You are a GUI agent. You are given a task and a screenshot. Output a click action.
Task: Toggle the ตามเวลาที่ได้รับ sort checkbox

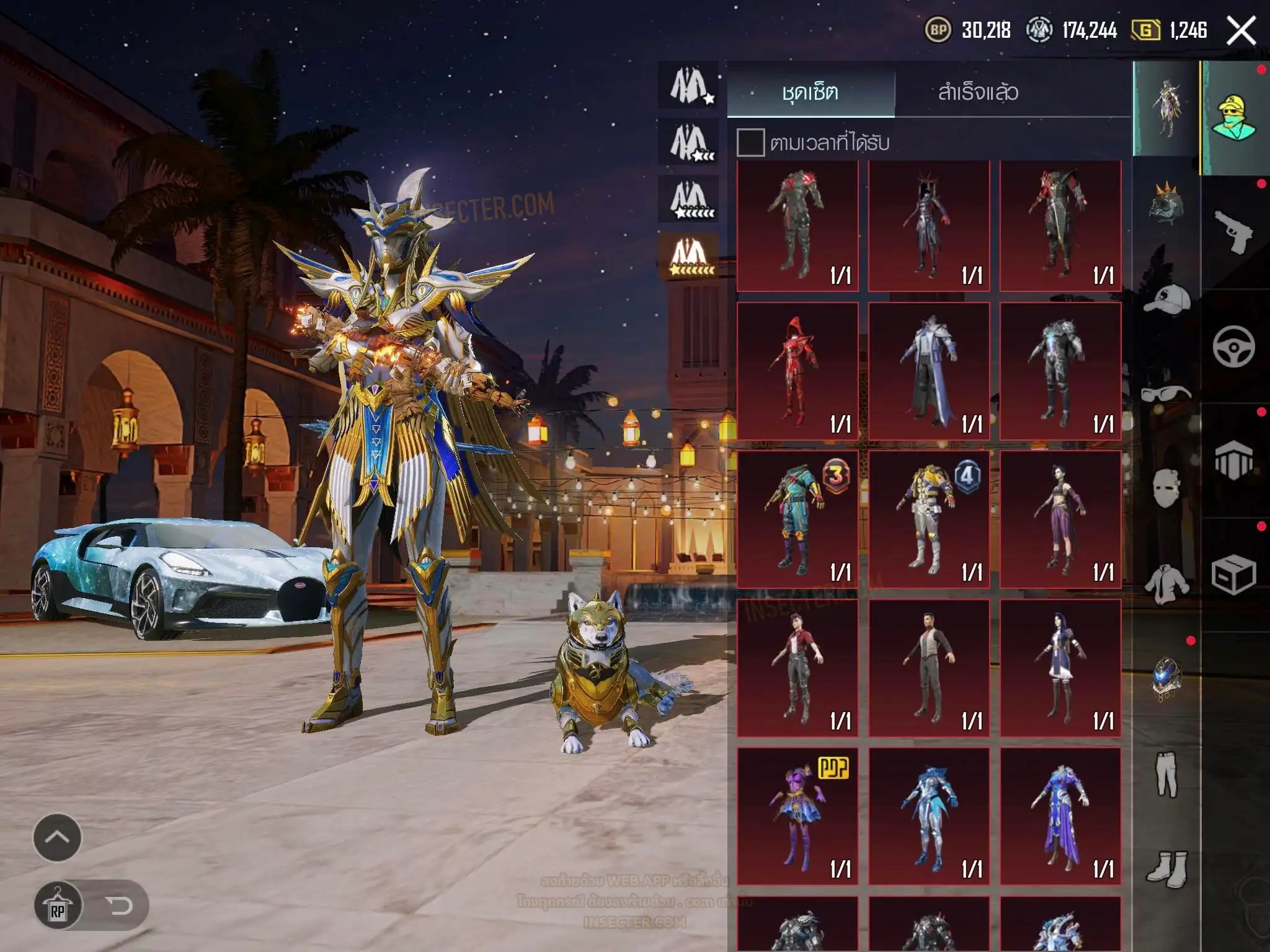[750, 143]
